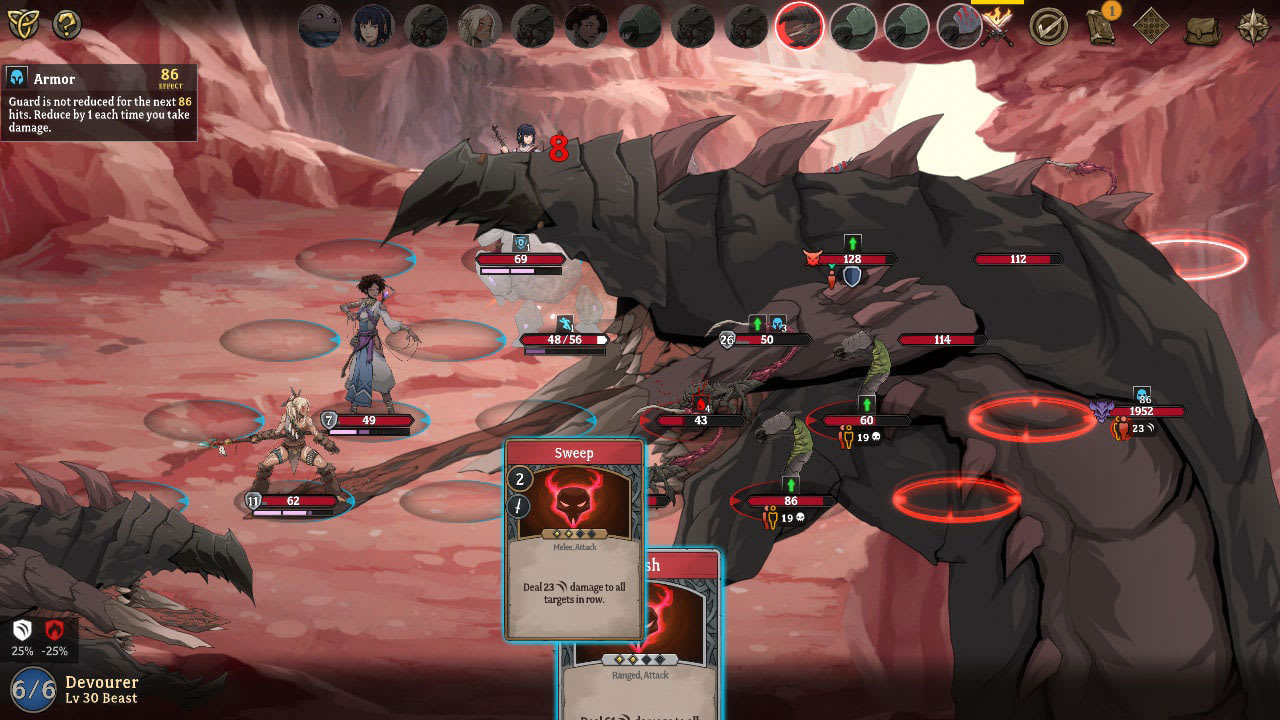Click the trinity knot emblem top left
This screenshot has height=720, width=1280.
click(x=22, y=22)
